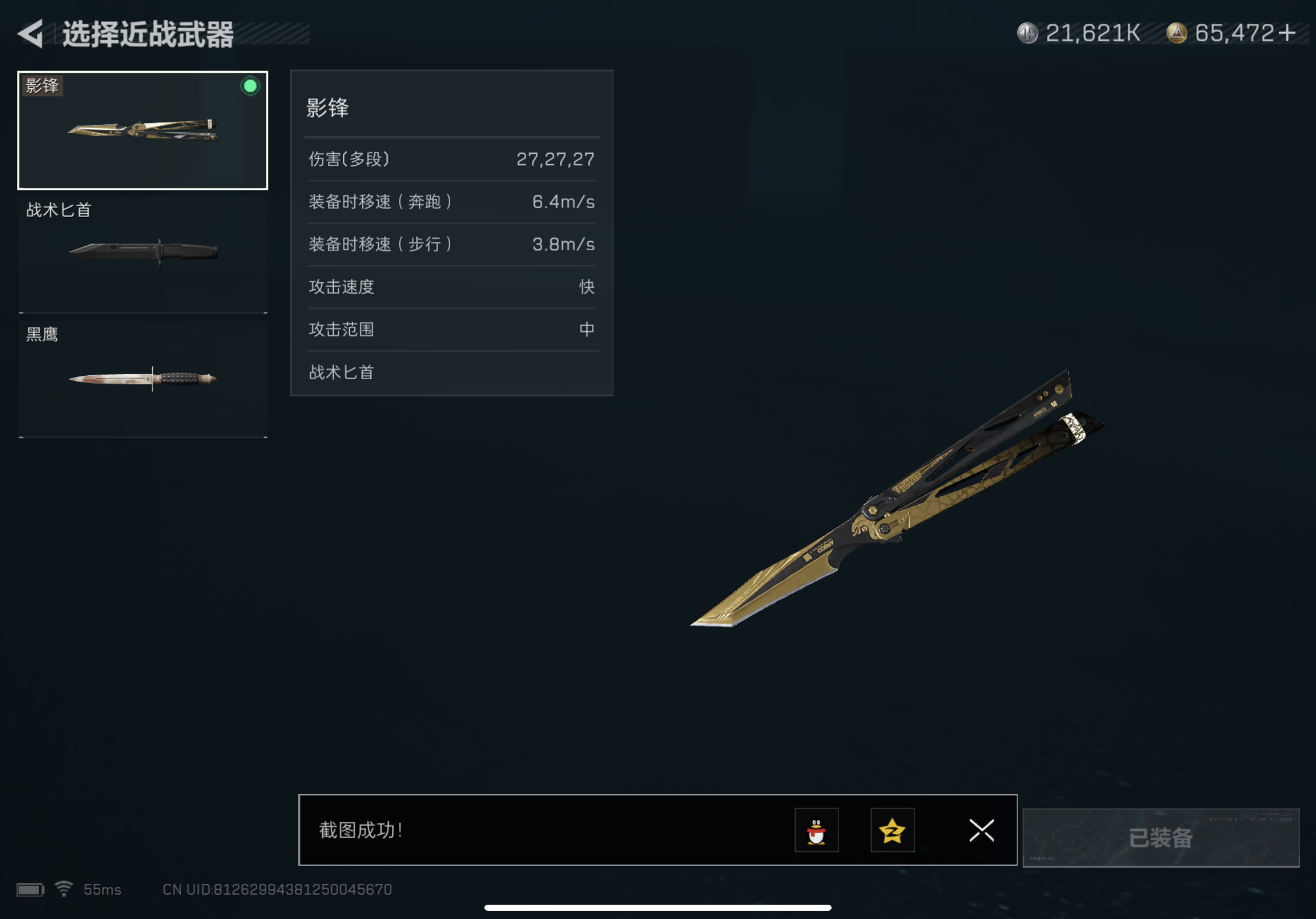1316x919 pixels.
Task: Share the screenshot via the QQ penguin icon
Action: point(816,831)
